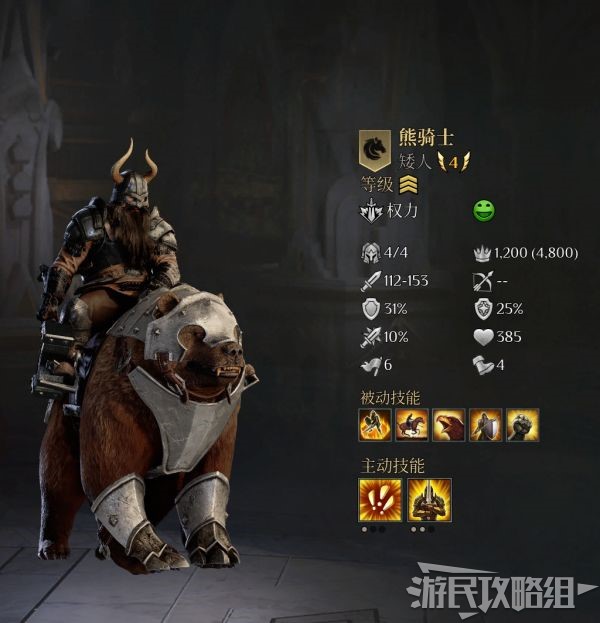Select the flaming warrior passive skill icon
Viewport: 600px width, 623px height.
tap(376, 425)
